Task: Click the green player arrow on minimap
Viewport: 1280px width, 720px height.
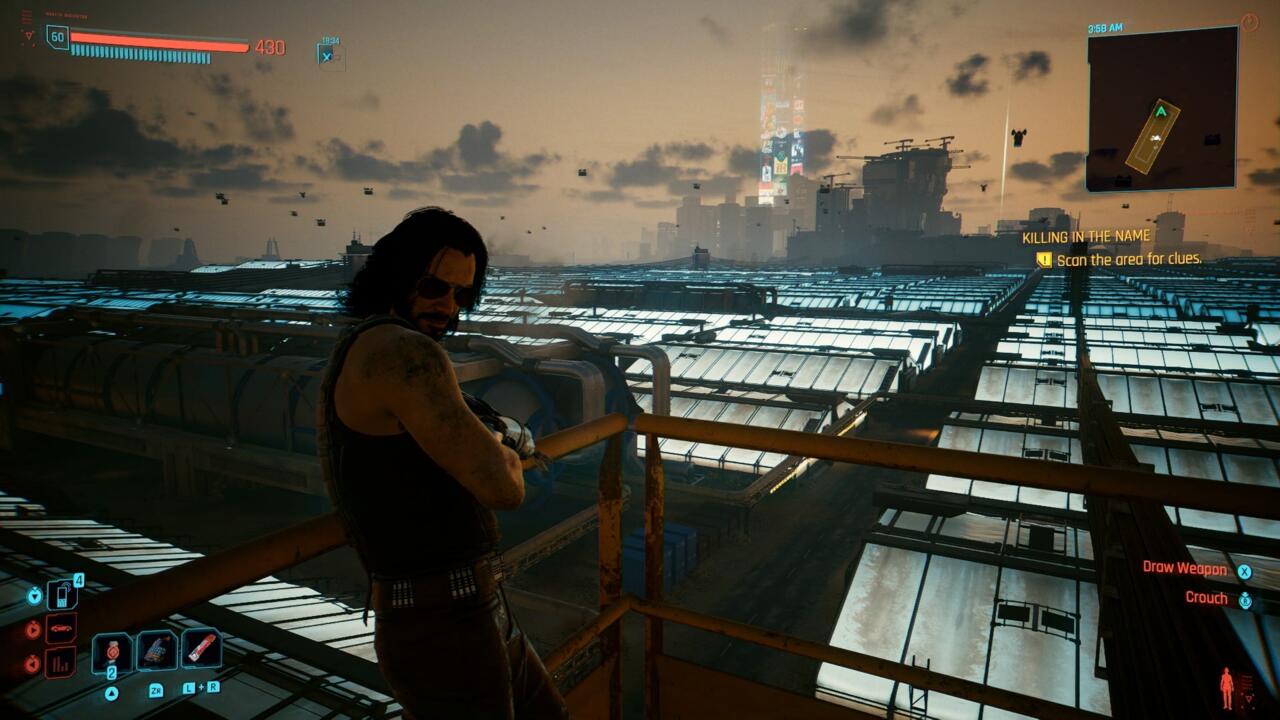Action: click(x=1161, y=111)
